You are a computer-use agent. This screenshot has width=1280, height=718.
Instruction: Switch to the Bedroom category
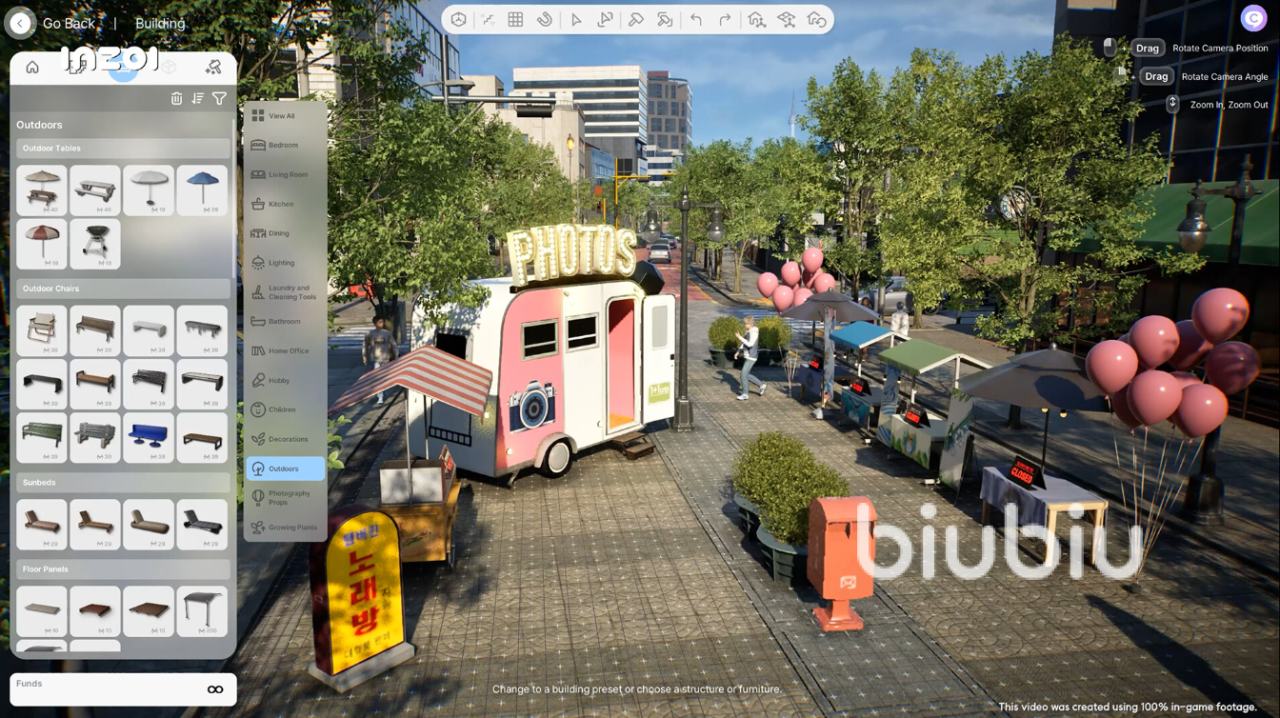pos(284,145)
